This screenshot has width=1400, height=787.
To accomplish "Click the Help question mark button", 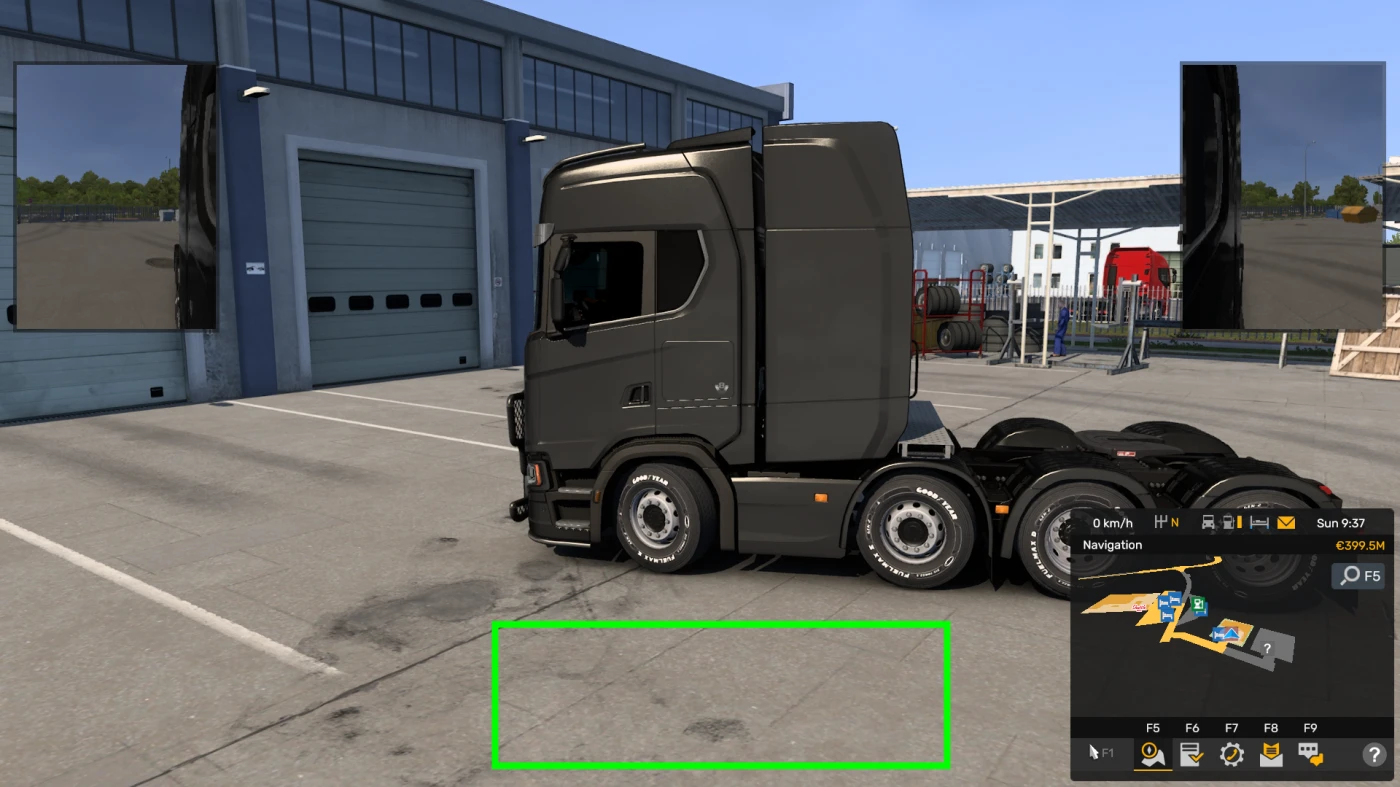I will point(1374,756).
